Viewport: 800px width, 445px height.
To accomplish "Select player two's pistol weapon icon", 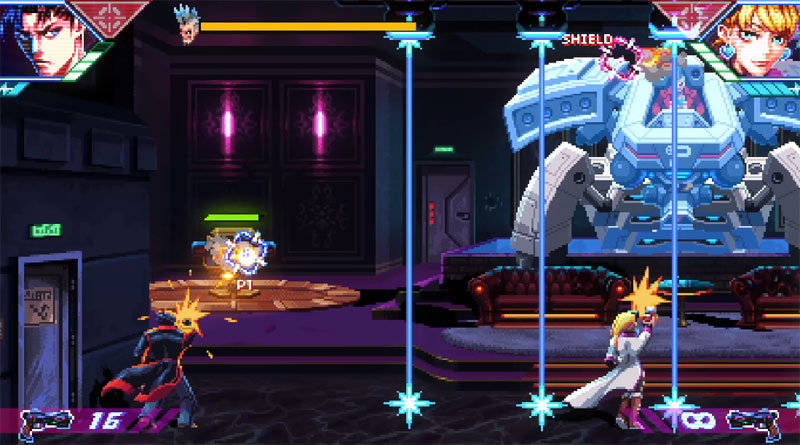I will (757, 424).
